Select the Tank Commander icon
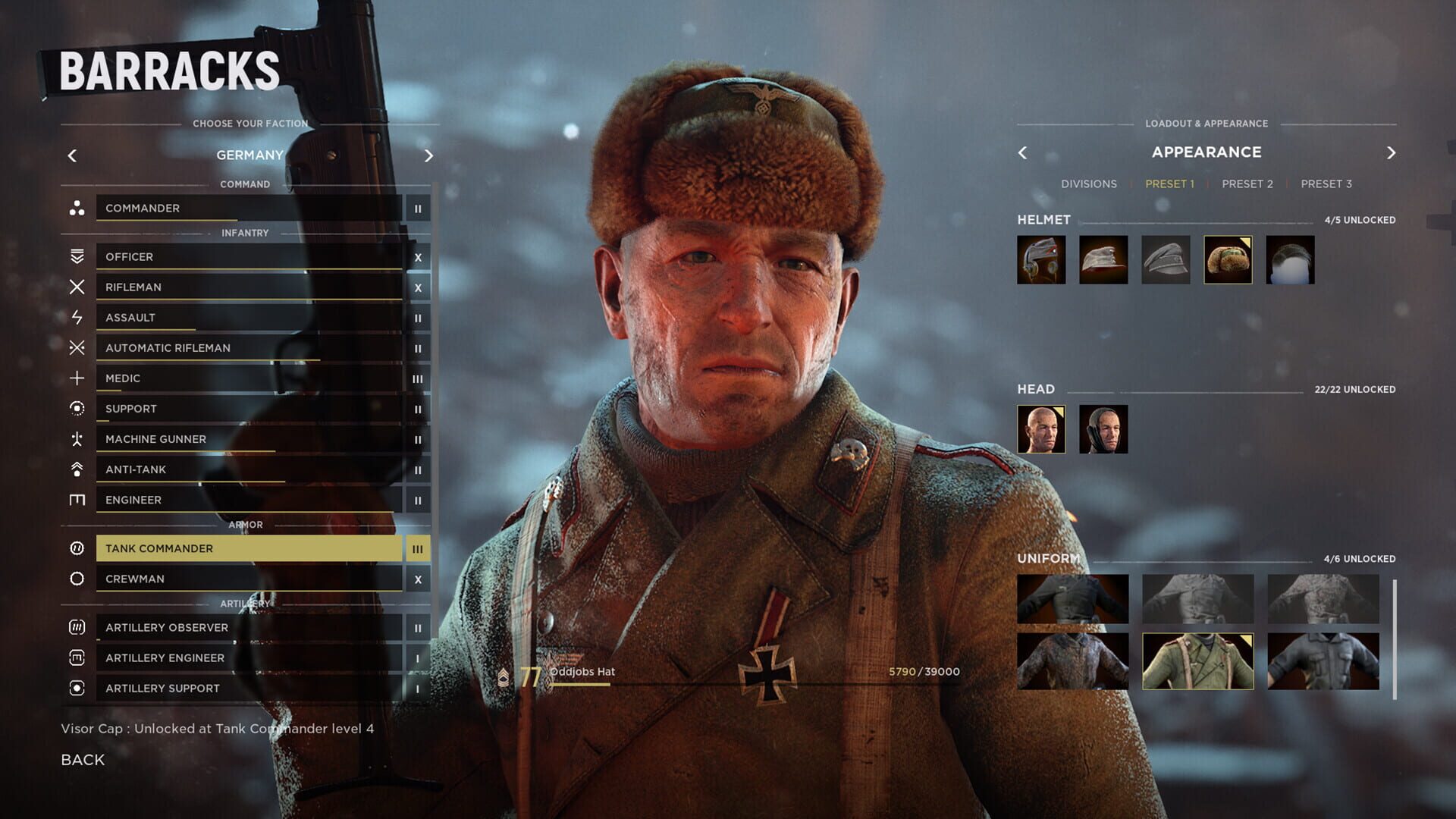This screenshot has height=819, width=1456. pyautogui.click(x=76, y=548)
